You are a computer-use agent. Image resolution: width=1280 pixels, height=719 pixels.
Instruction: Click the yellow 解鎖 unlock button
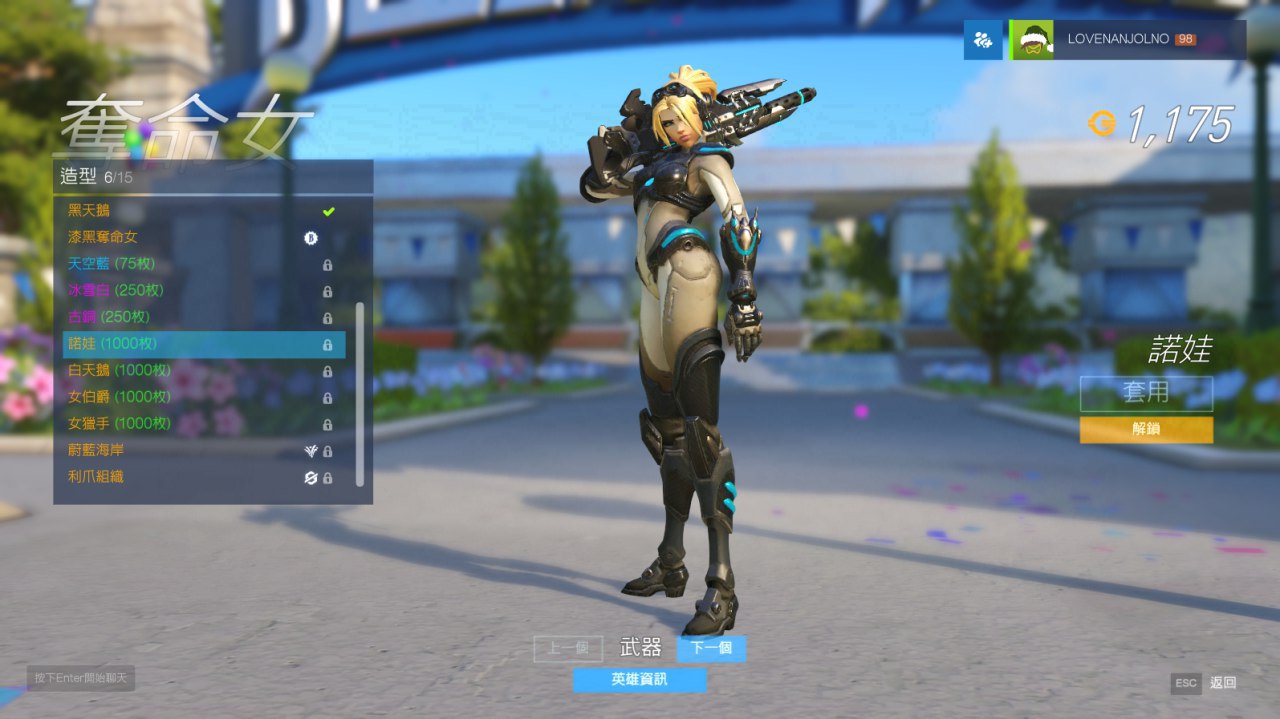[x=1146, y=429]
